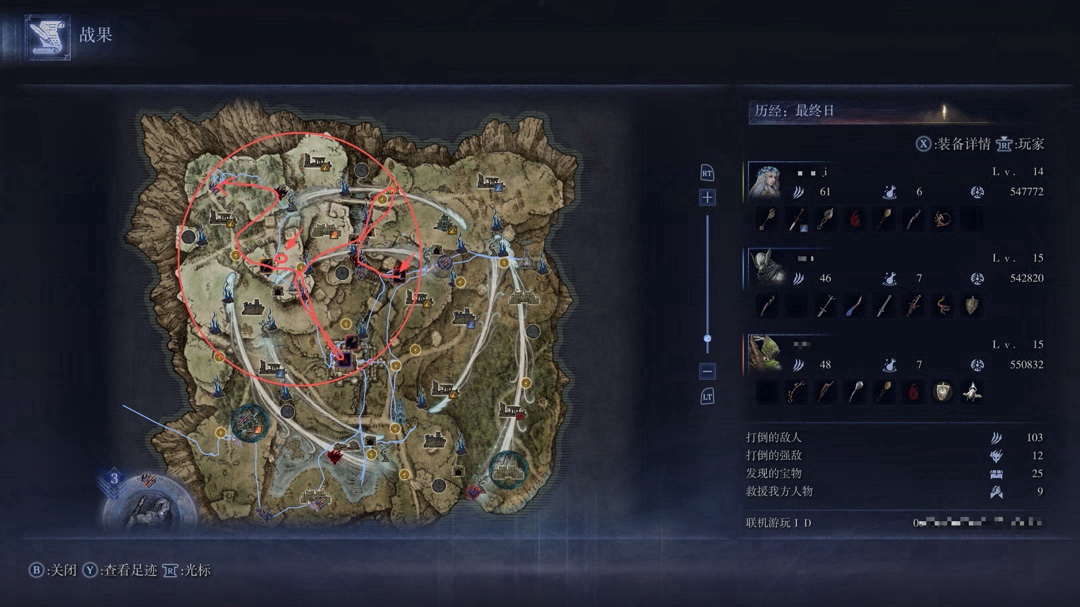
Task: Select the helmeted knight player portrait
Action: 765,267
